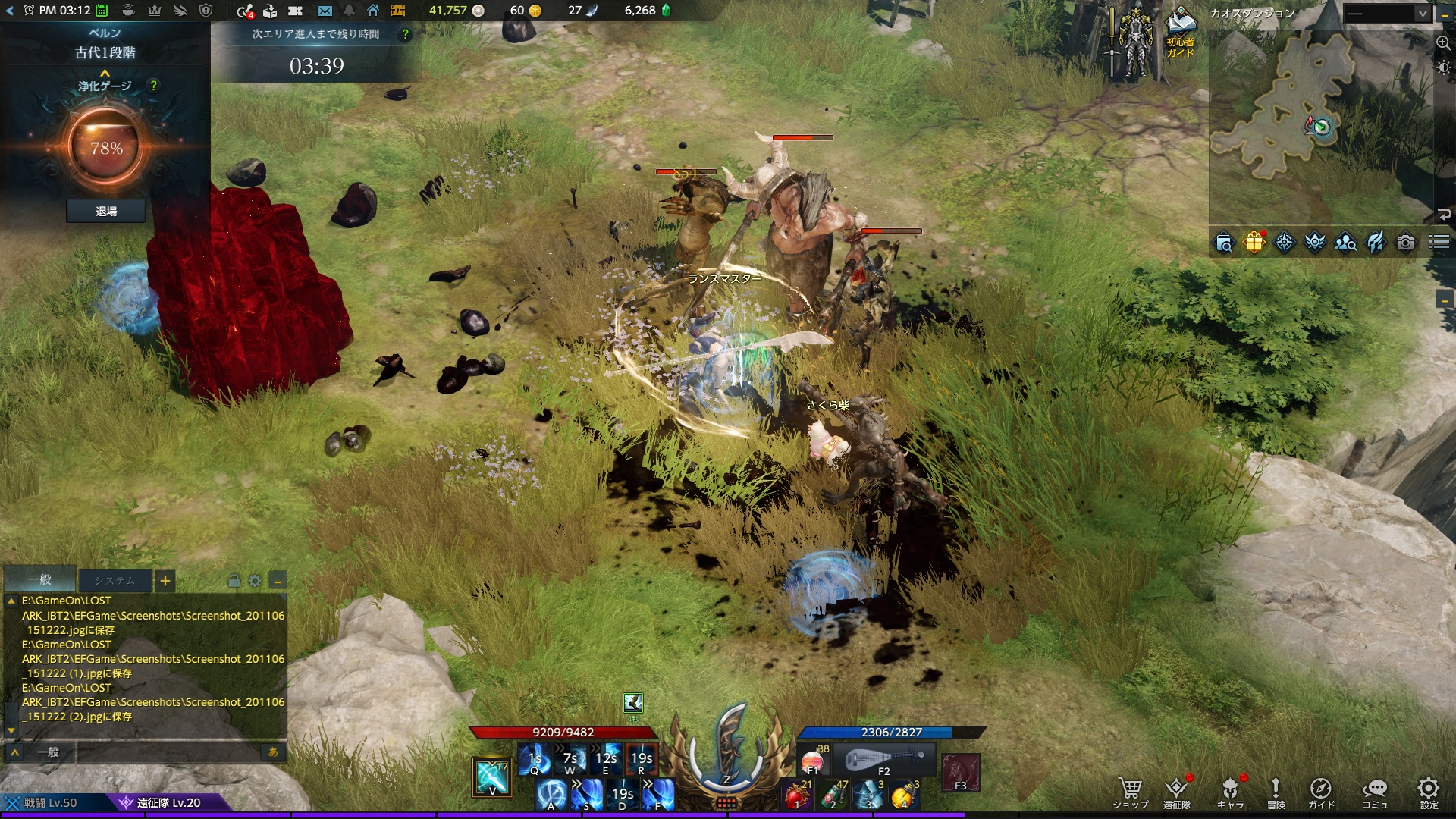This screenshot has width=1456, height=819.
Task: Zoom in the minimap with magnifier button
Action: [x=1443, y=43]
